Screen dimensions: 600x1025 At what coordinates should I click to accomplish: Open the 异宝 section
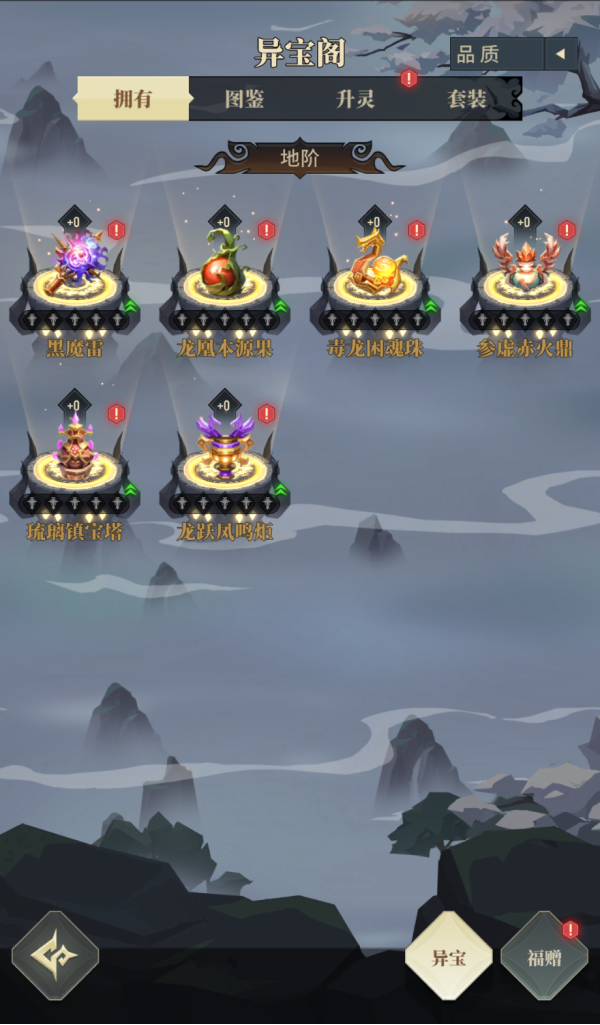448,957
